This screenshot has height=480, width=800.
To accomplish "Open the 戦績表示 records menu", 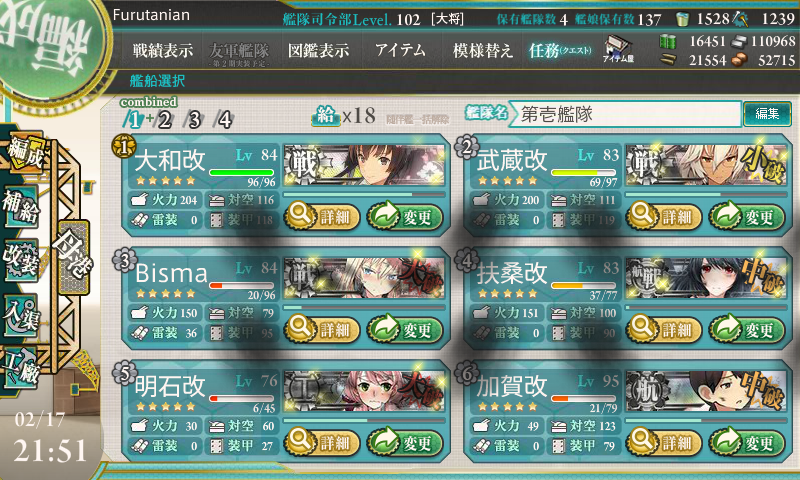I will click(x=163, y=50).
